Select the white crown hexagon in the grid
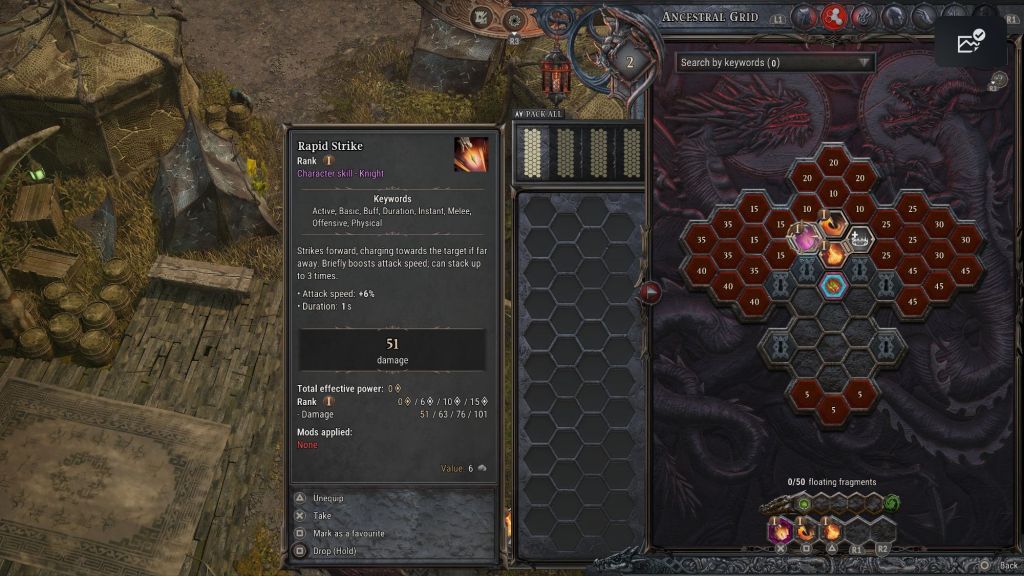 point(859,238)
